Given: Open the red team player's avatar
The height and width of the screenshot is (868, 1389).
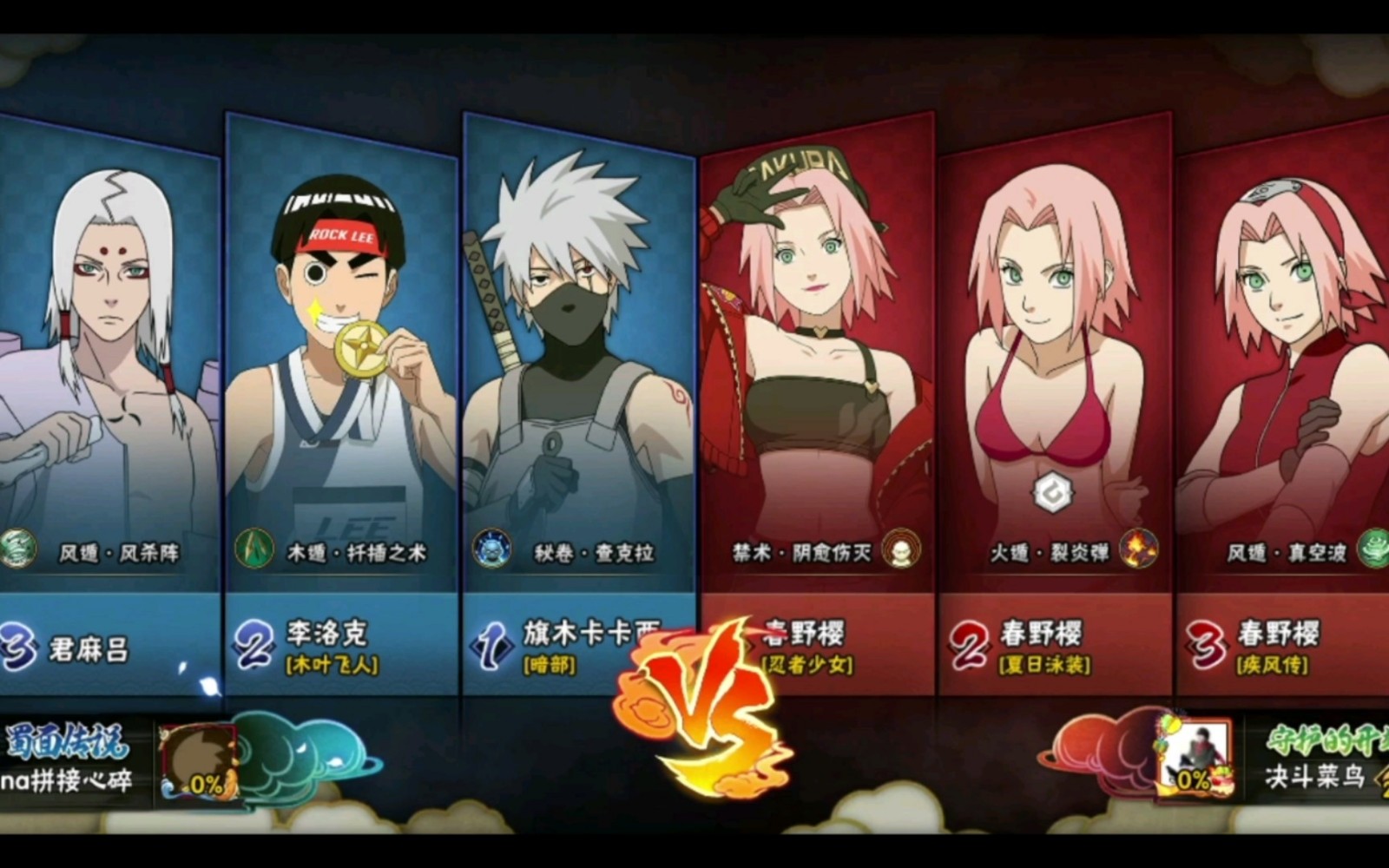Looking at the screenshot, I should [x=1196, y=757].
